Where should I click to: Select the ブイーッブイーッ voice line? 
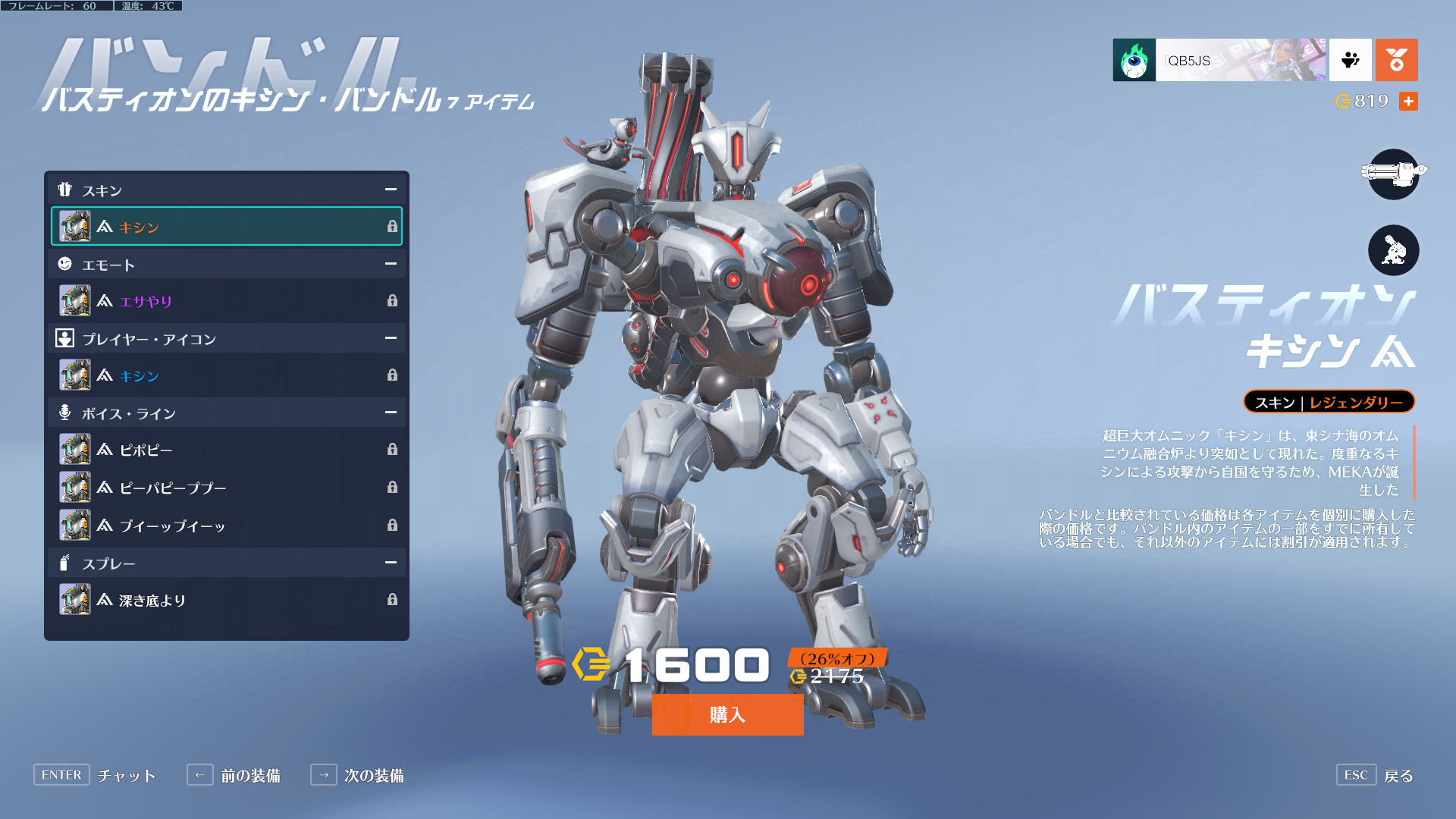pos(226,525)
